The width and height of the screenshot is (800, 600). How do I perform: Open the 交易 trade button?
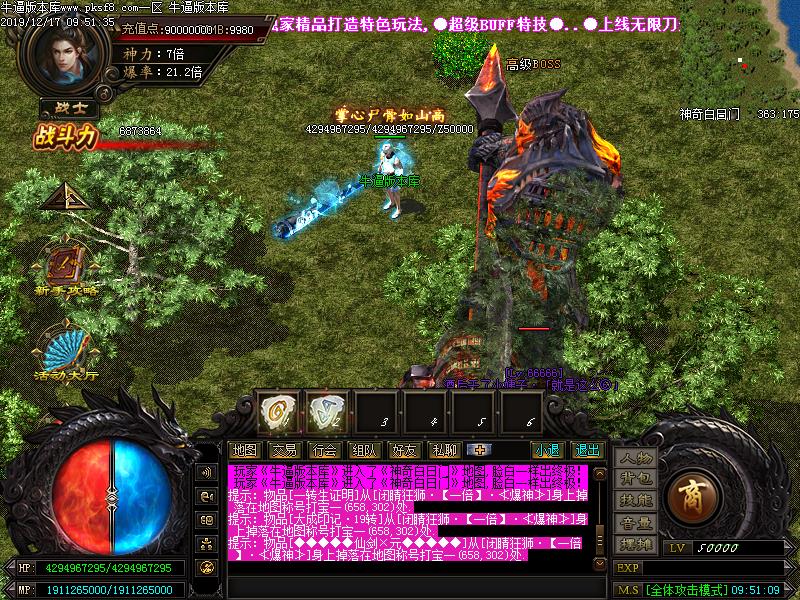coord(283,450)
